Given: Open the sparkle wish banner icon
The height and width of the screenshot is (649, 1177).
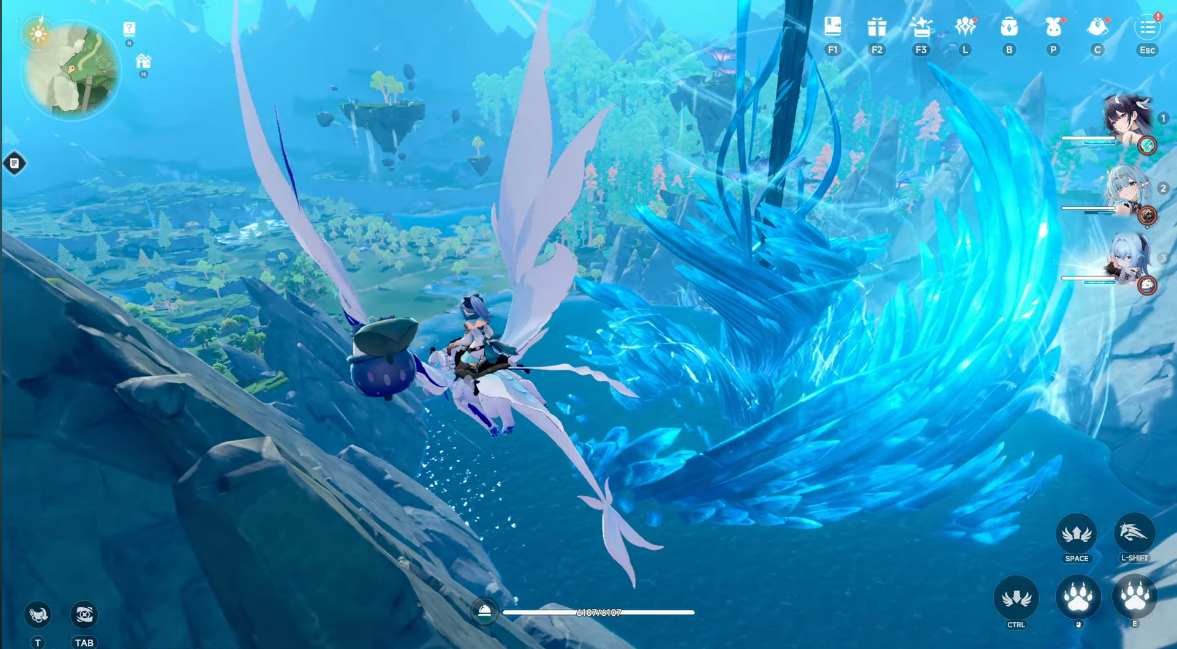Looking at the screenshot, I should pyautogui.click(x=921, y=27).
